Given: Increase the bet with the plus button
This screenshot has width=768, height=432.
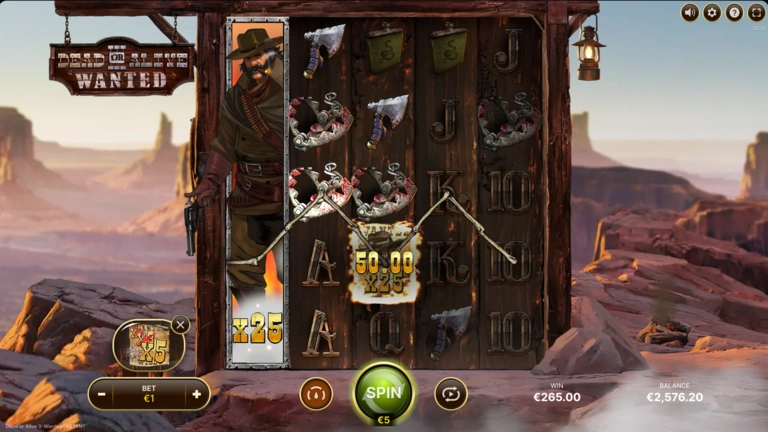Looking at the screenshot, I should pos(196,394).
